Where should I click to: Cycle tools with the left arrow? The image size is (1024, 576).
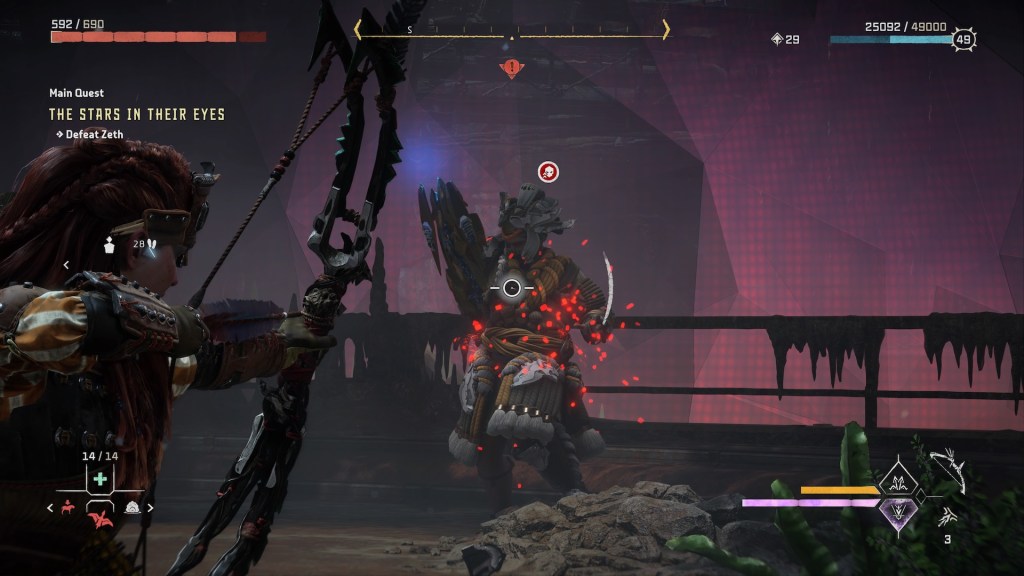51,508
